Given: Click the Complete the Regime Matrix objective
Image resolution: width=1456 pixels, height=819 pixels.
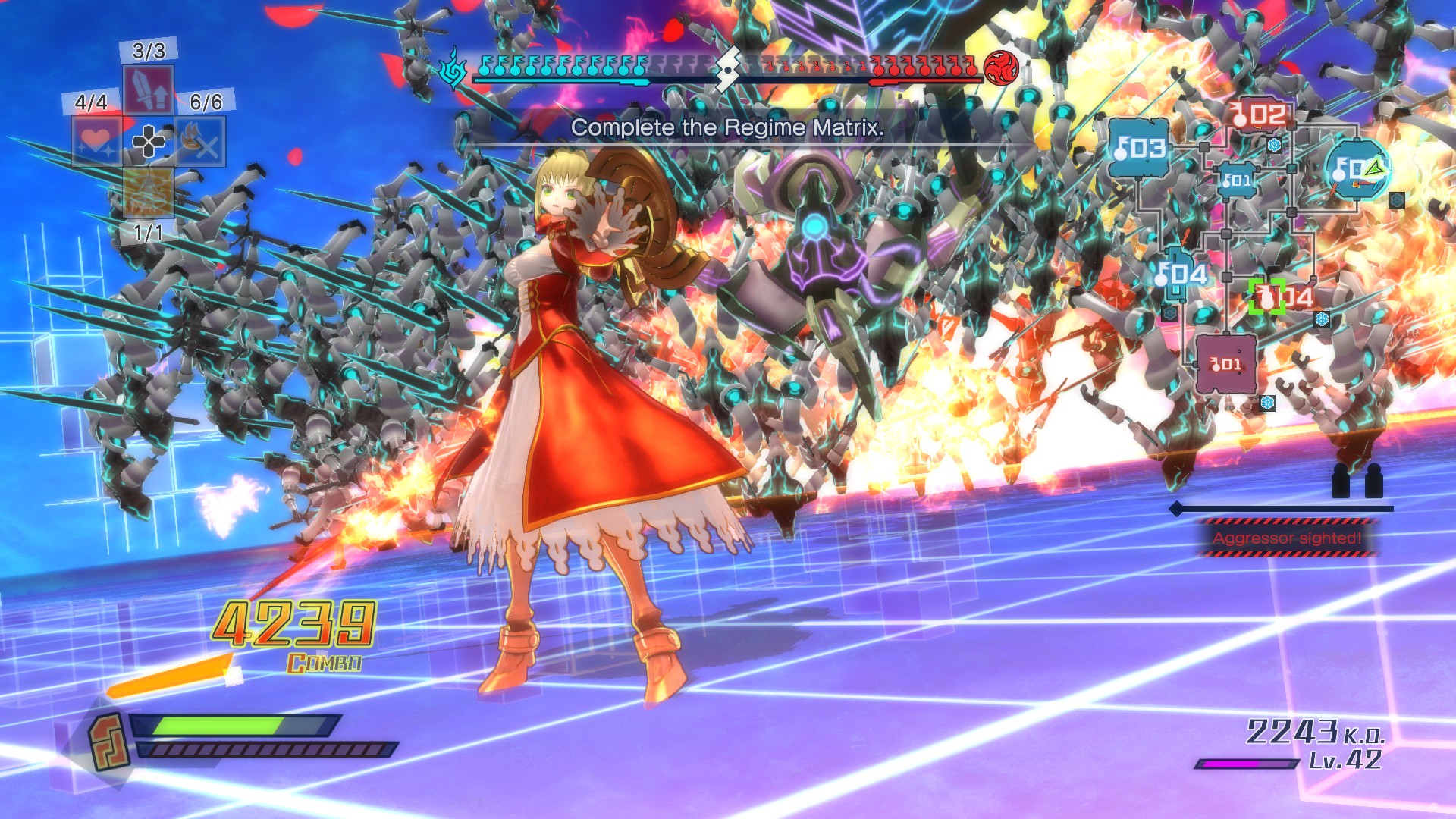Looking at the screenshot, I should (x=728, y=129).
